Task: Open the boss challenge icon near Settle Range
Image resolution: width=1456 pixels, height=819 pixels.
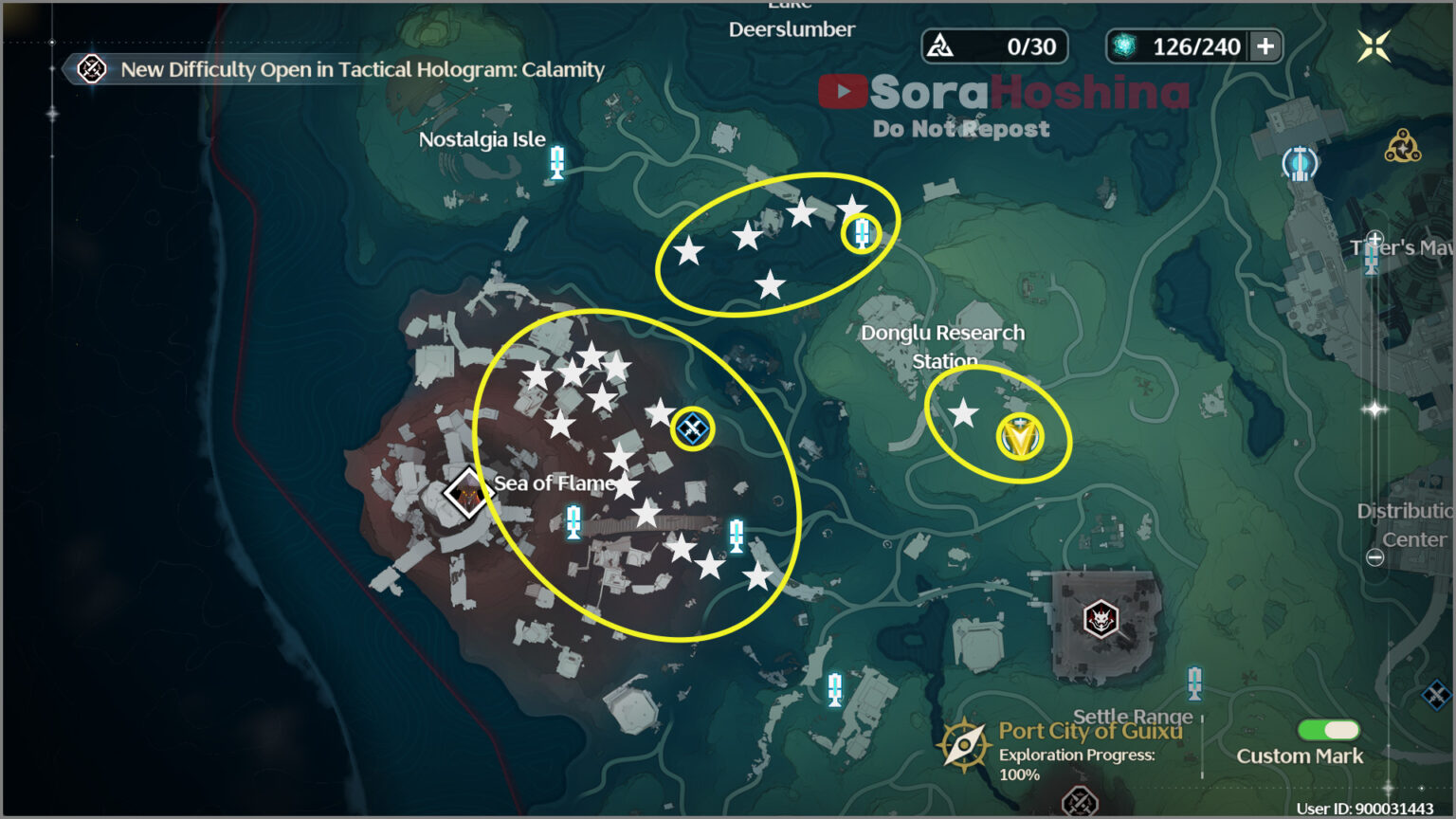Action: point(1100,621)
